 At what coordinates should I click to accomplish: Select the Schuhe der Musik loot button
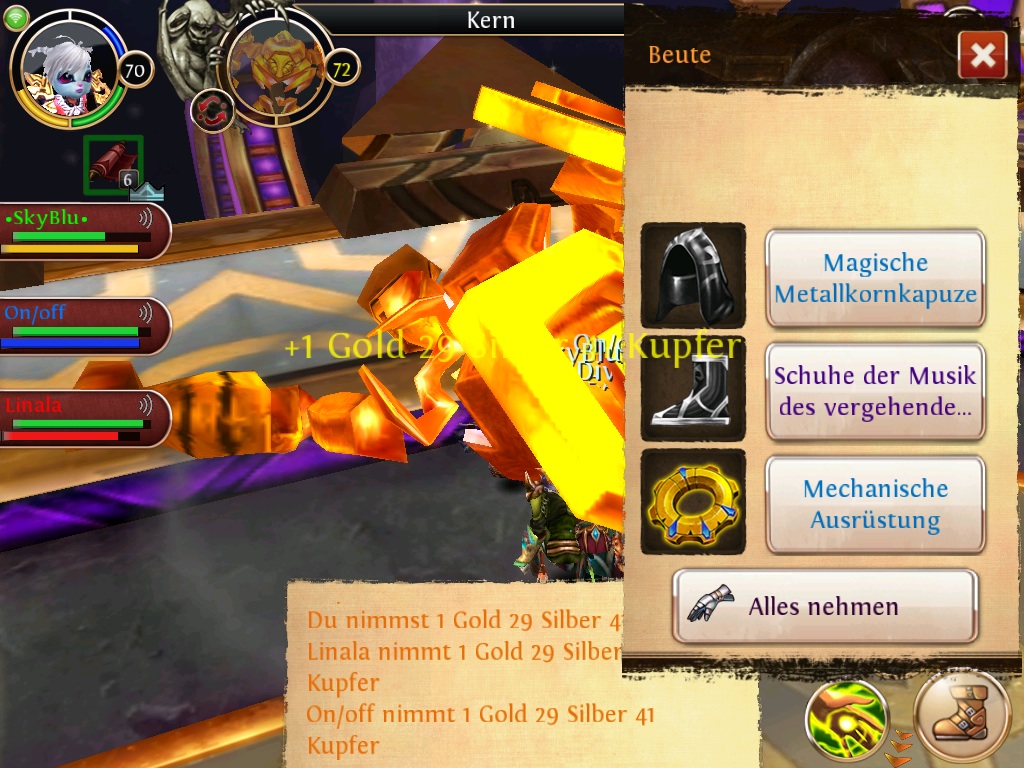[875, 391]
